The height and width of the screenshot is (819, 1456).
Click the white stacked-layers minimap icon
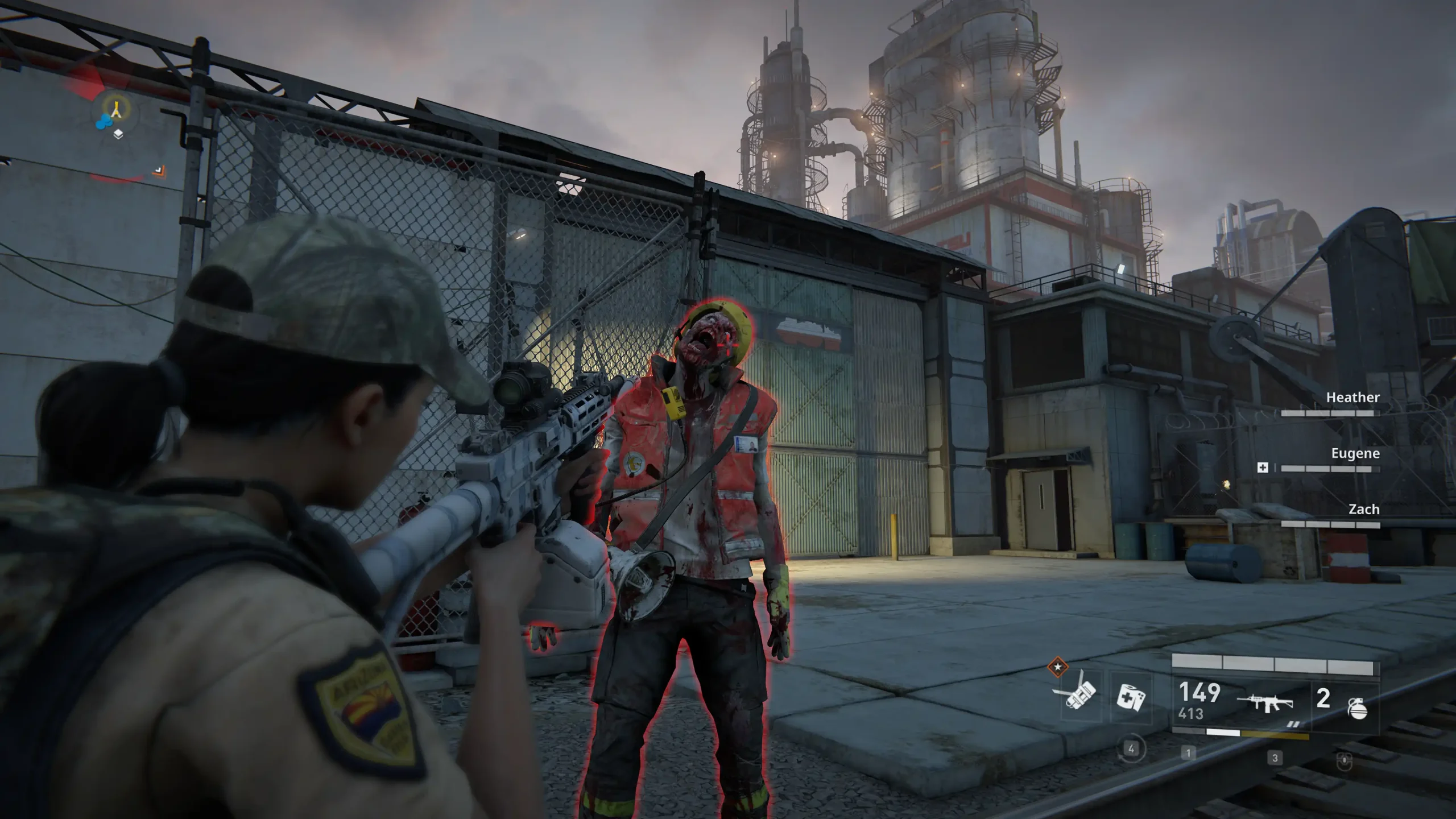(118, 134)
